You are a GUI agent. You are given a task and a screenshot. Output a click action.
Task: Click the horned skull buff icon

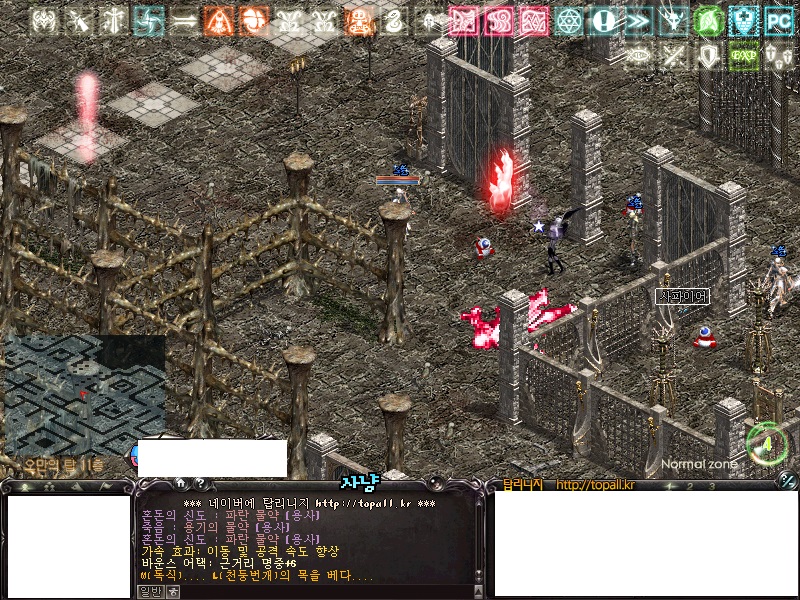(673, 20)
